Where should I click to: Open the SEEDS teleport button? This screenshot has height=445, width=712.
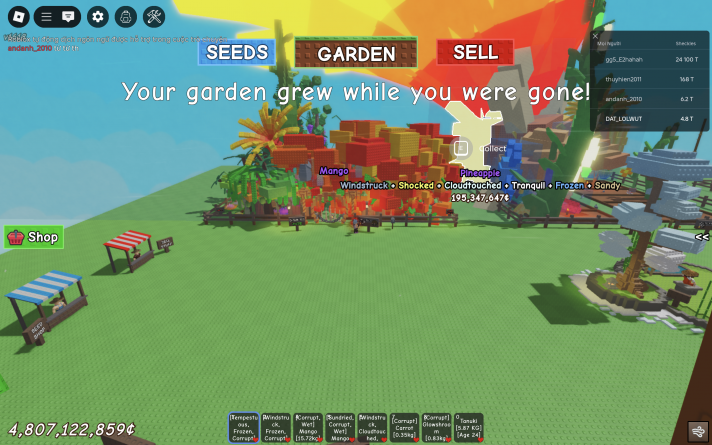[237, 52]
